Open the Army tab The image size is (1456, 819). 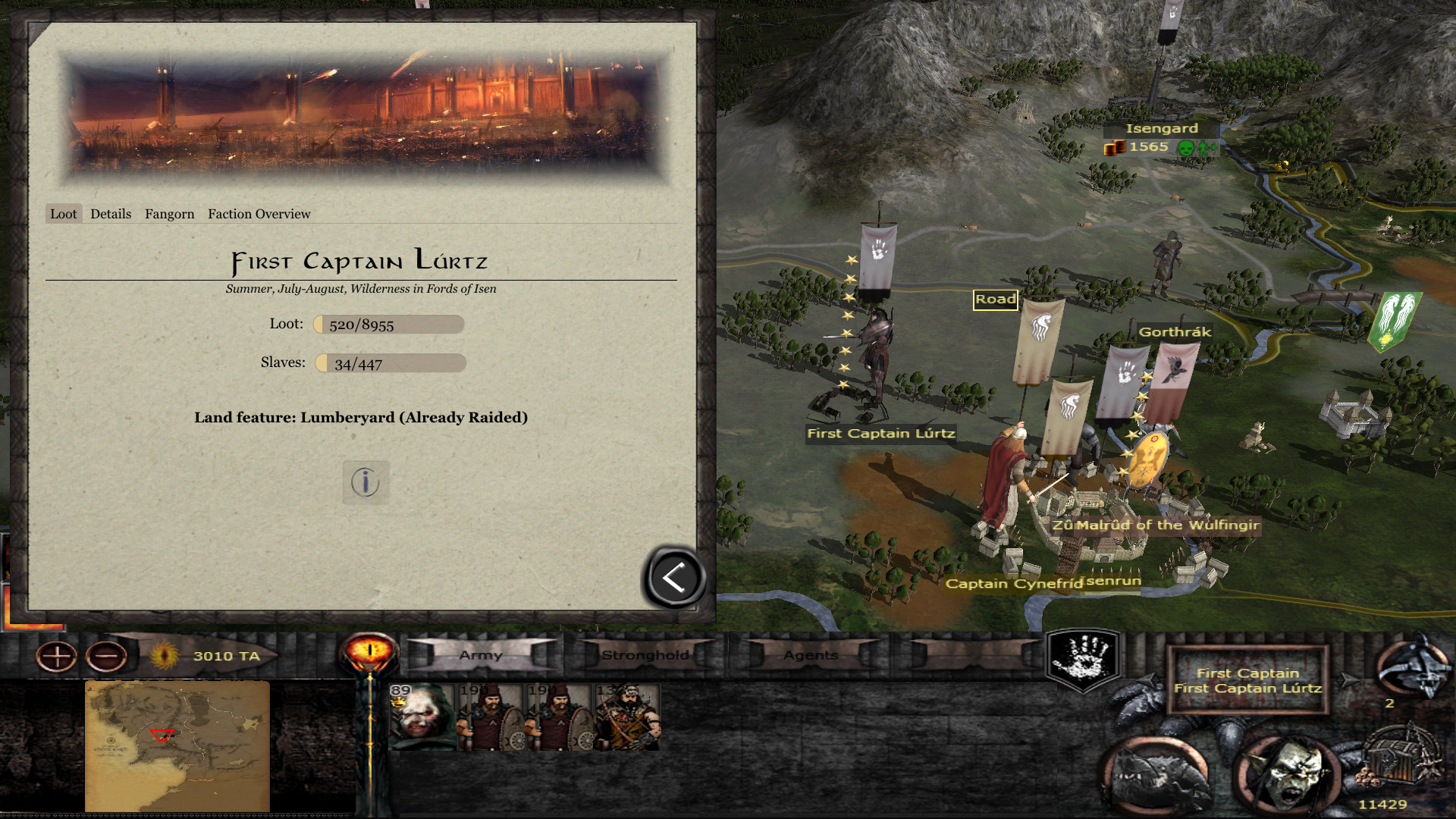point(481,655)
